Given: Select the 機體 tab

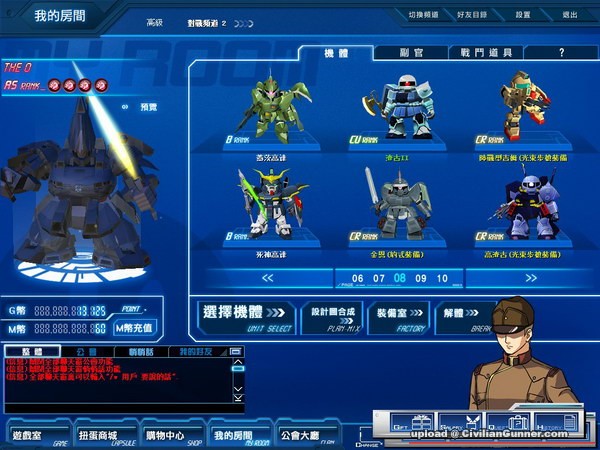Looking at the screenshot, I should point(337,52).
